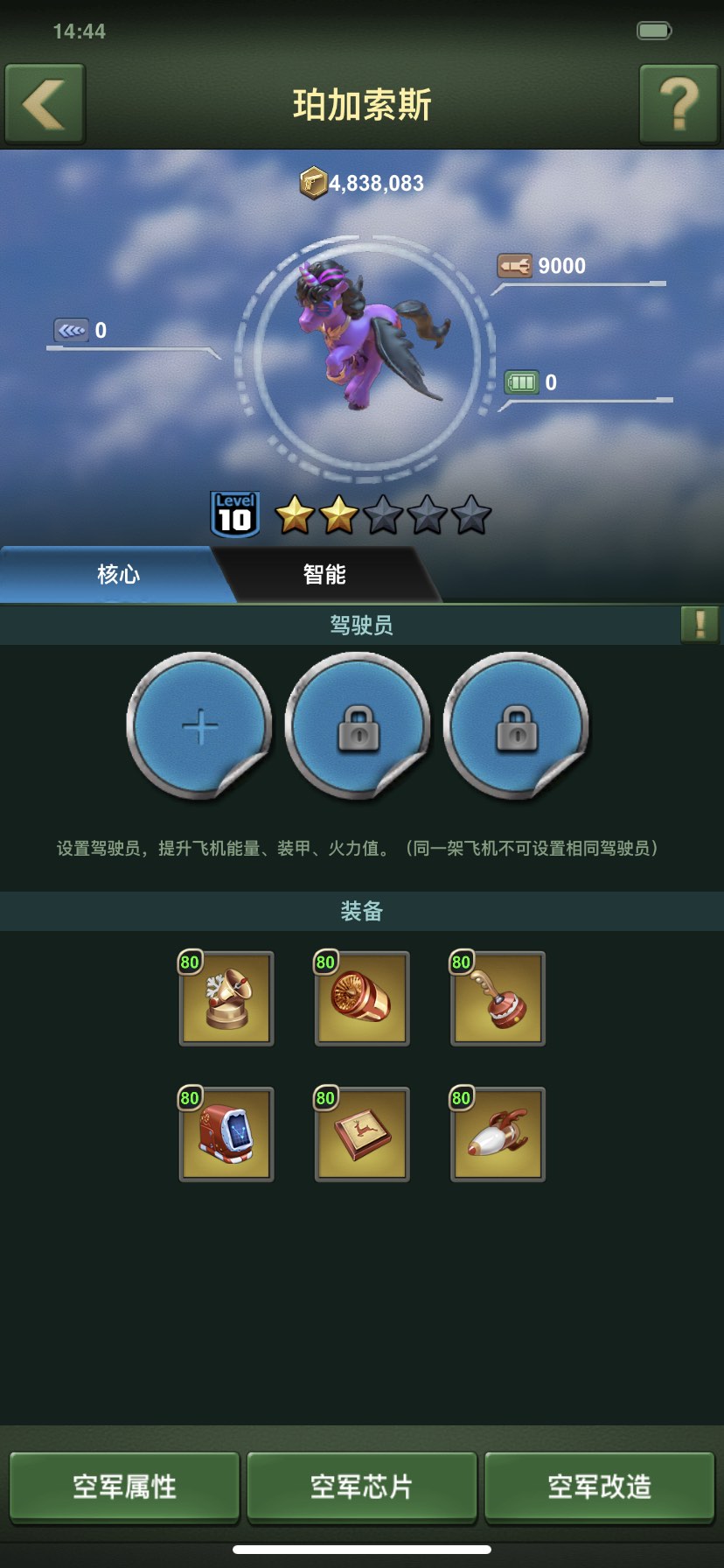Select the red computer monitor equipment
724x1568 pixels.
coord(226,1134)
